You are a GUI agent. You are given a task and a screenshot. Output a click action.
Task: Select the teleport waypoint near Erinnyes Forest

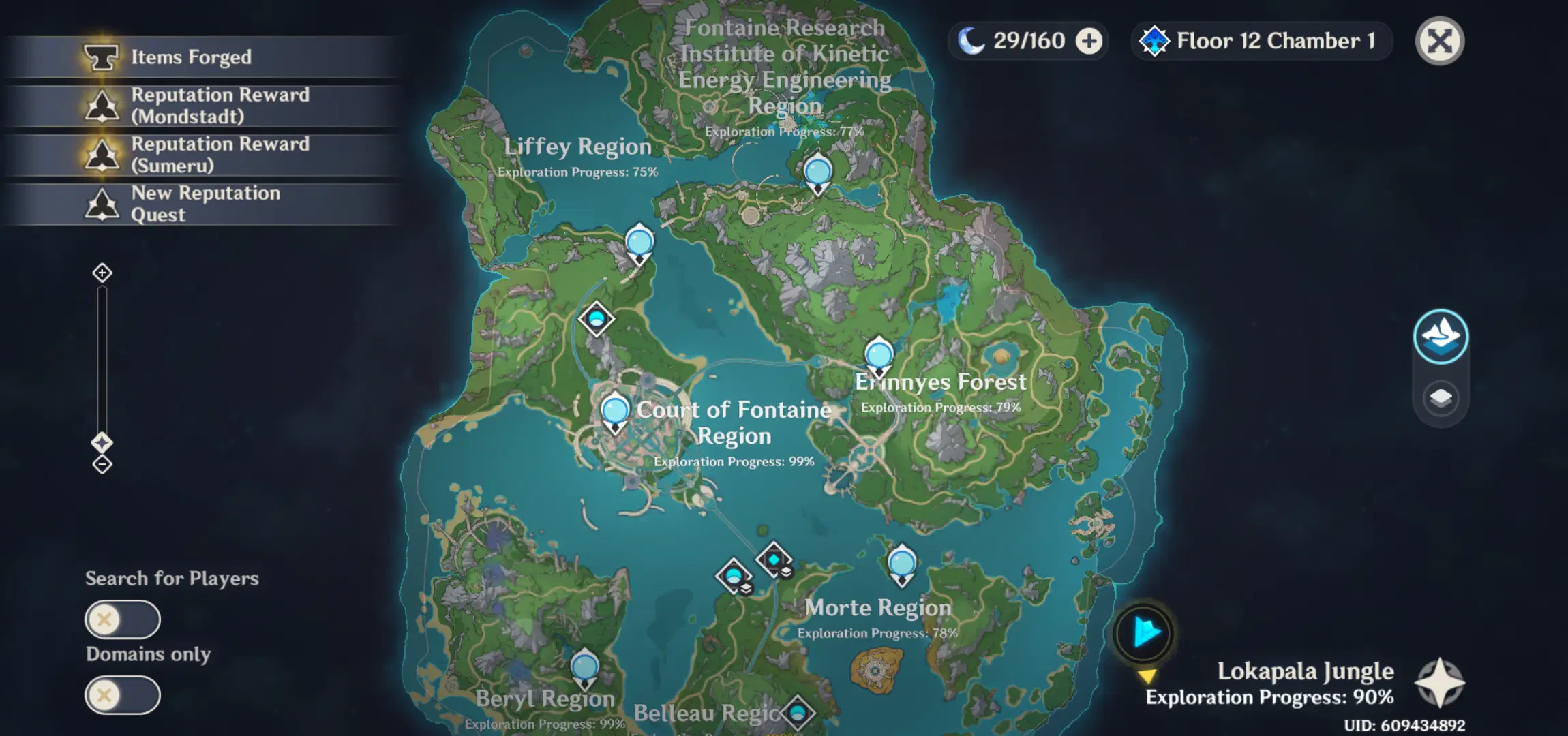(879, 354)
